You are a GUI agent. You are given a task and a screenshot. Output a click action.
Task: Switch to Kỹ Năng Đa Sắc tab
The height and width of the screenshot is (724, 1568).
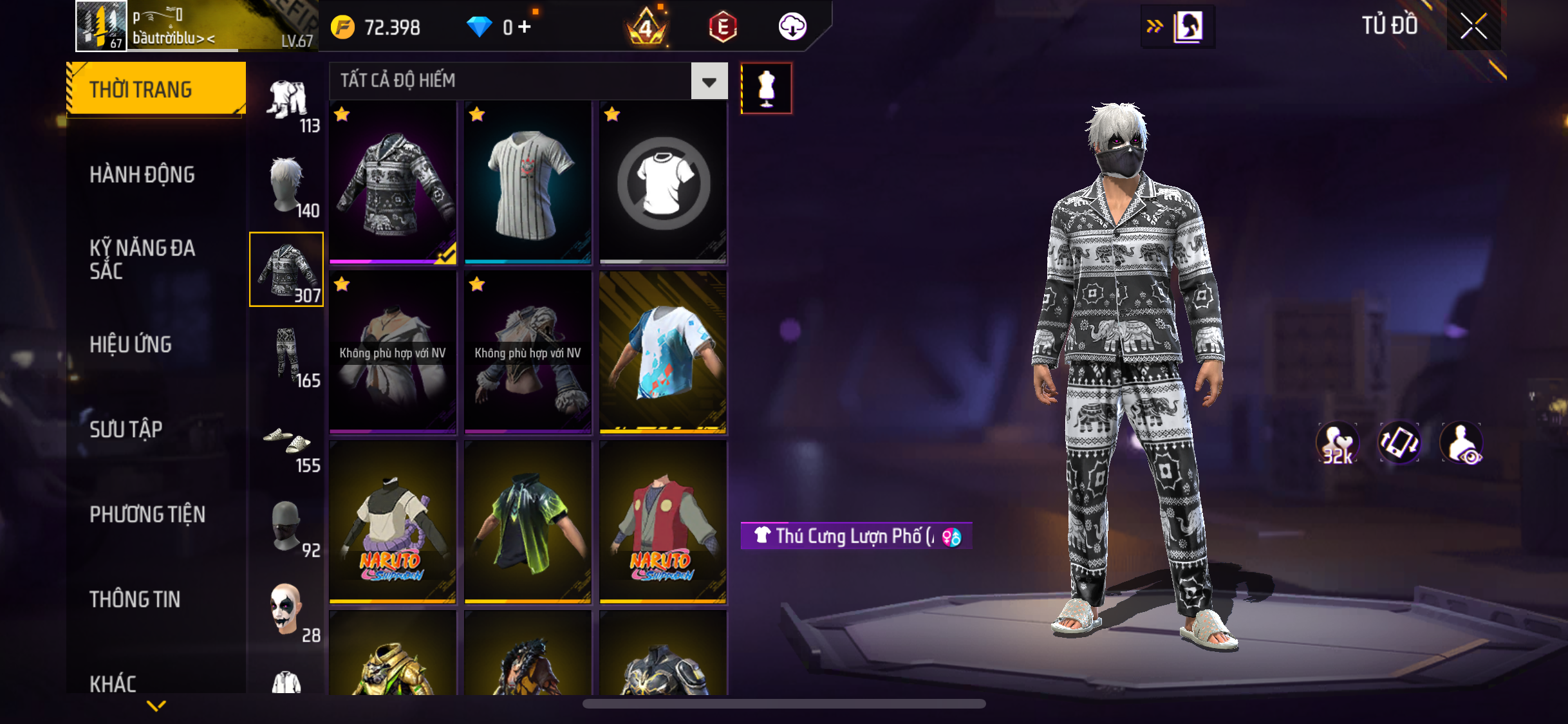(142, 259)
